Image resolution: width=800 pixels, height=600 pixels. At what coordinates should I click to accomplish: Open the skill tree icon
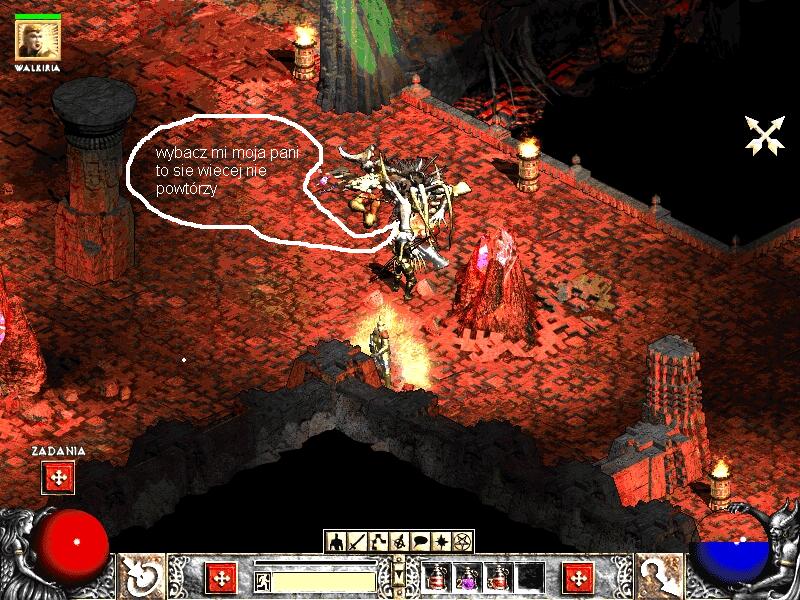tap(378, 541)
